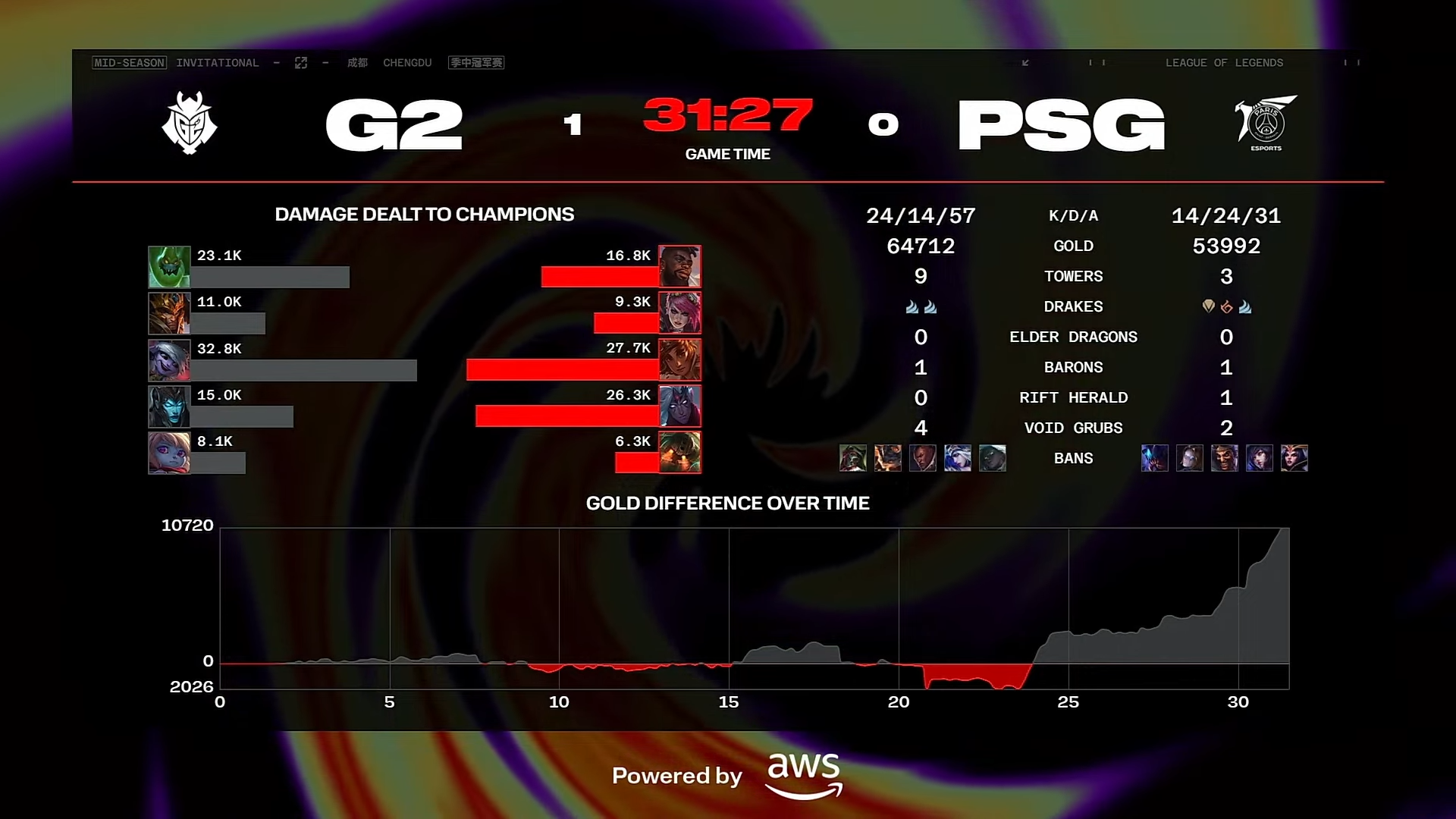Click the Ashe ban icon for G2
Screen dimensions: 1456x819
coord(958,458)
